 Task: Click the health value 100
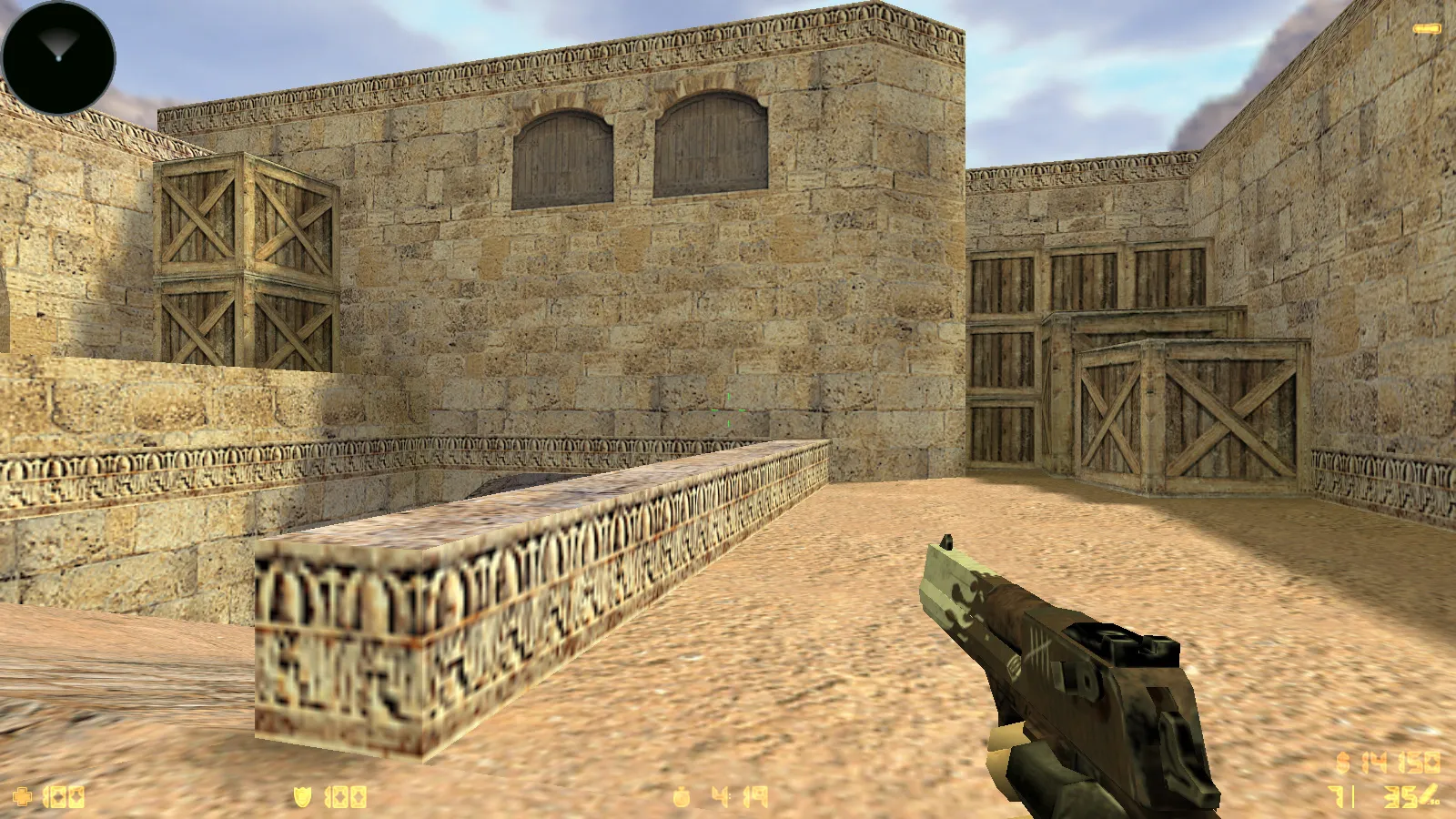pyautogui.click(x=64, y=796)
